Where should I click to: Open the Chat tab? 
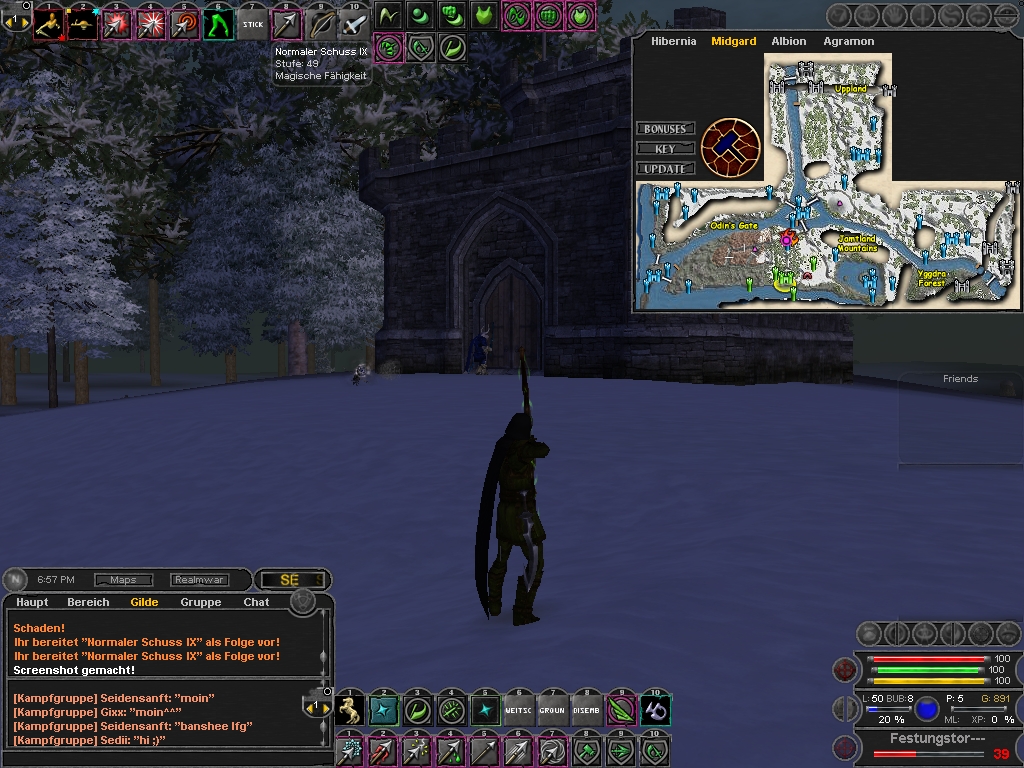[x=256, y=602]
